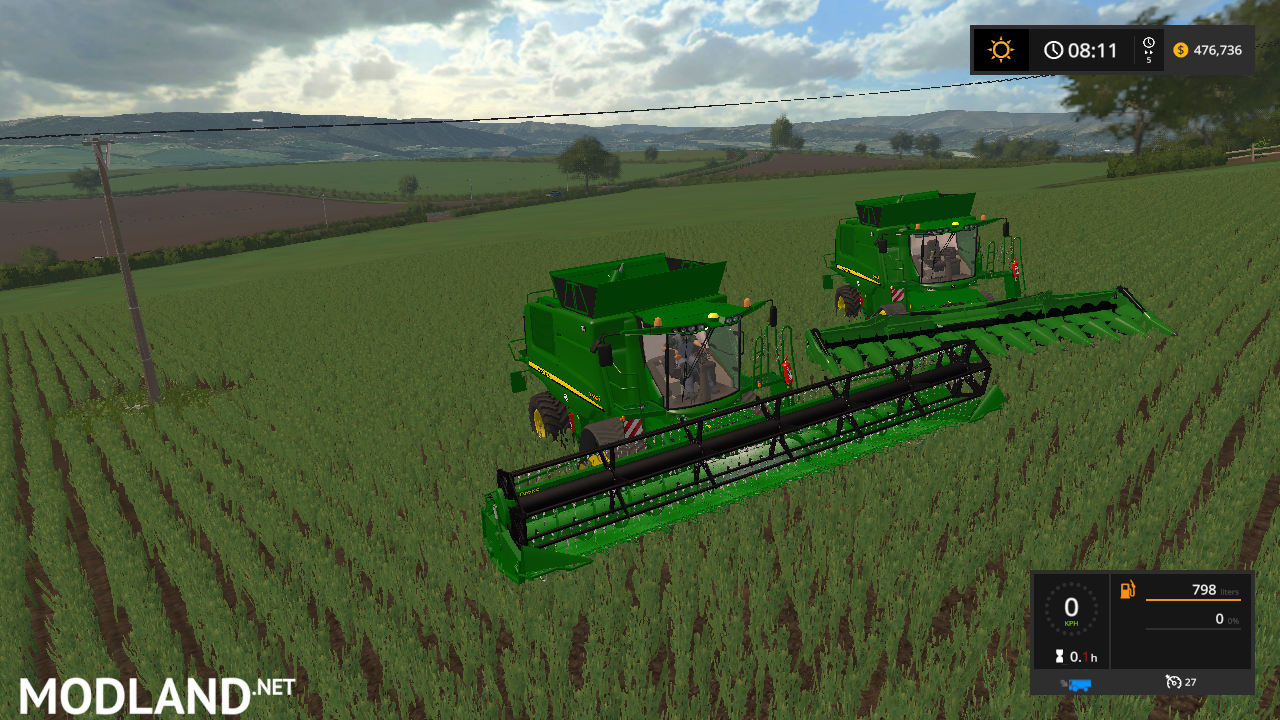The height and width of the screenshot is (720, 1280).
Task: Select the 08:11 time display
Action: (1093, 49)
